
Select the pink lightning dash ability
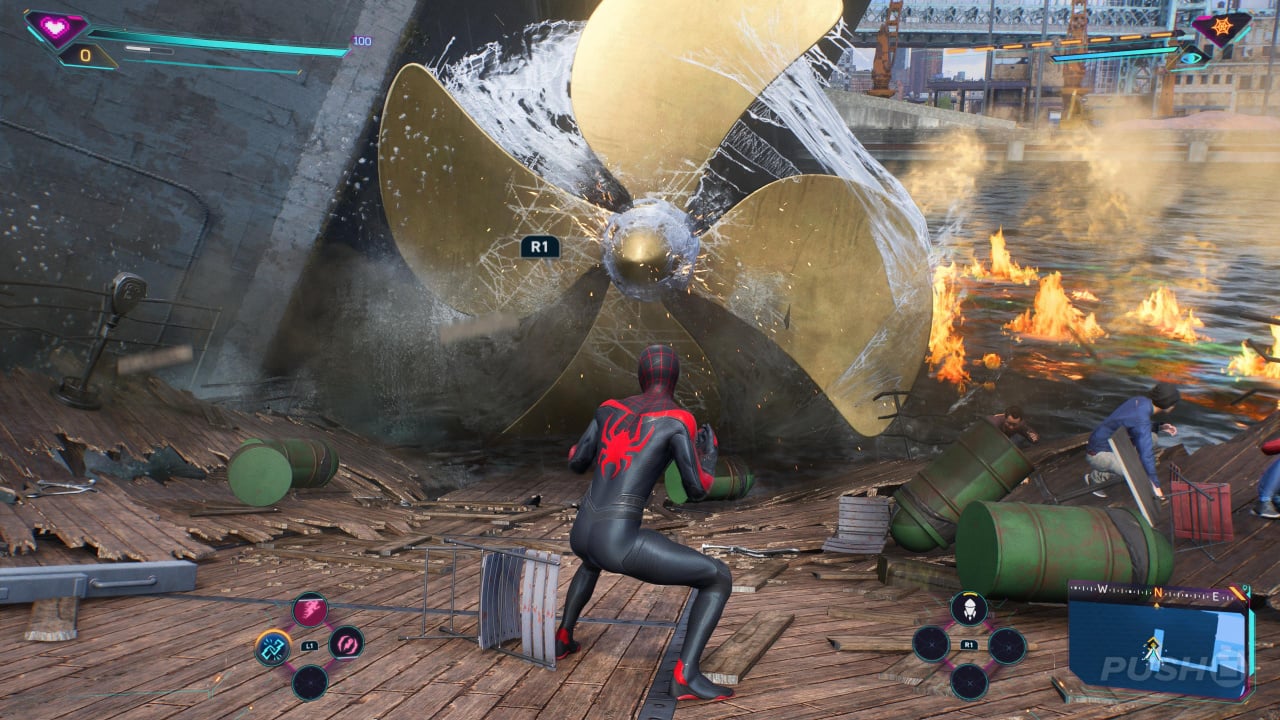tap(310, 609)
